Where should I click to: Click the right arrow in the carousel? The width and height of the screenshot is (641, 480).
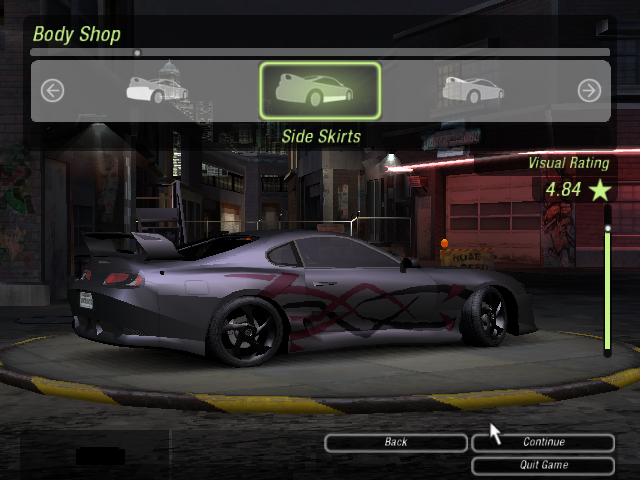click(x=589, y=91)
